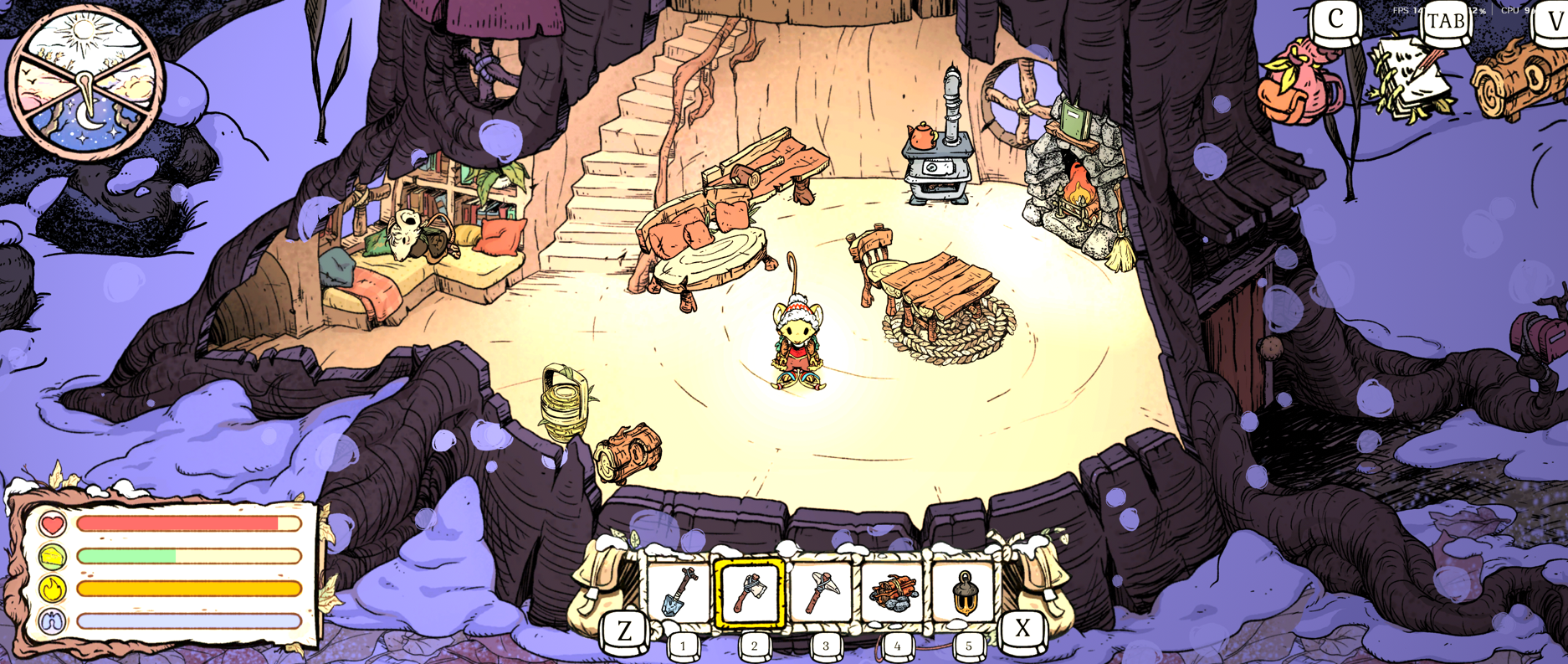Select the campfire kit hotbar slot
Screen dimensions: 1568x664
pos(894,593)
